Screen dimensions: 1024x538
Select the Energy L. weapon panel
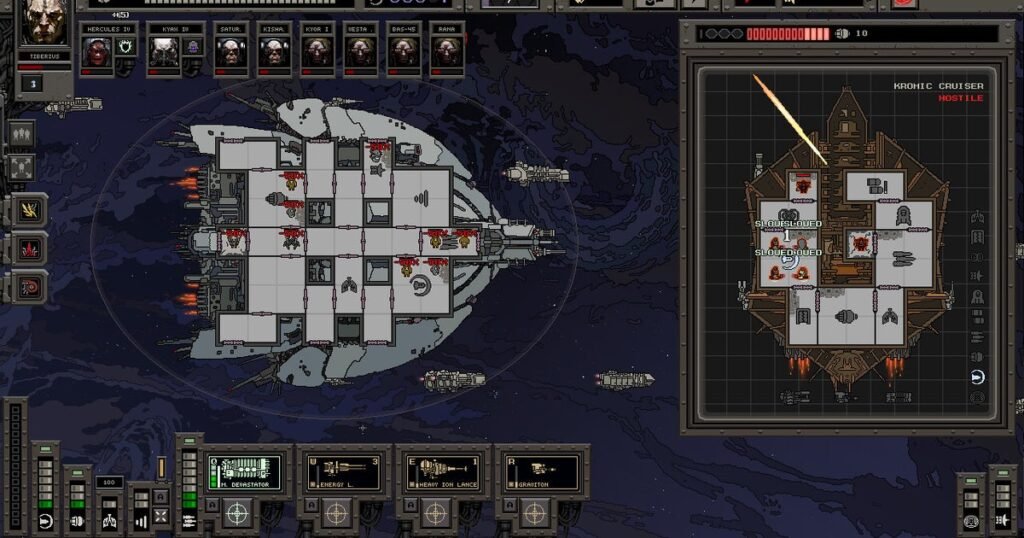(x=343, y=472)
